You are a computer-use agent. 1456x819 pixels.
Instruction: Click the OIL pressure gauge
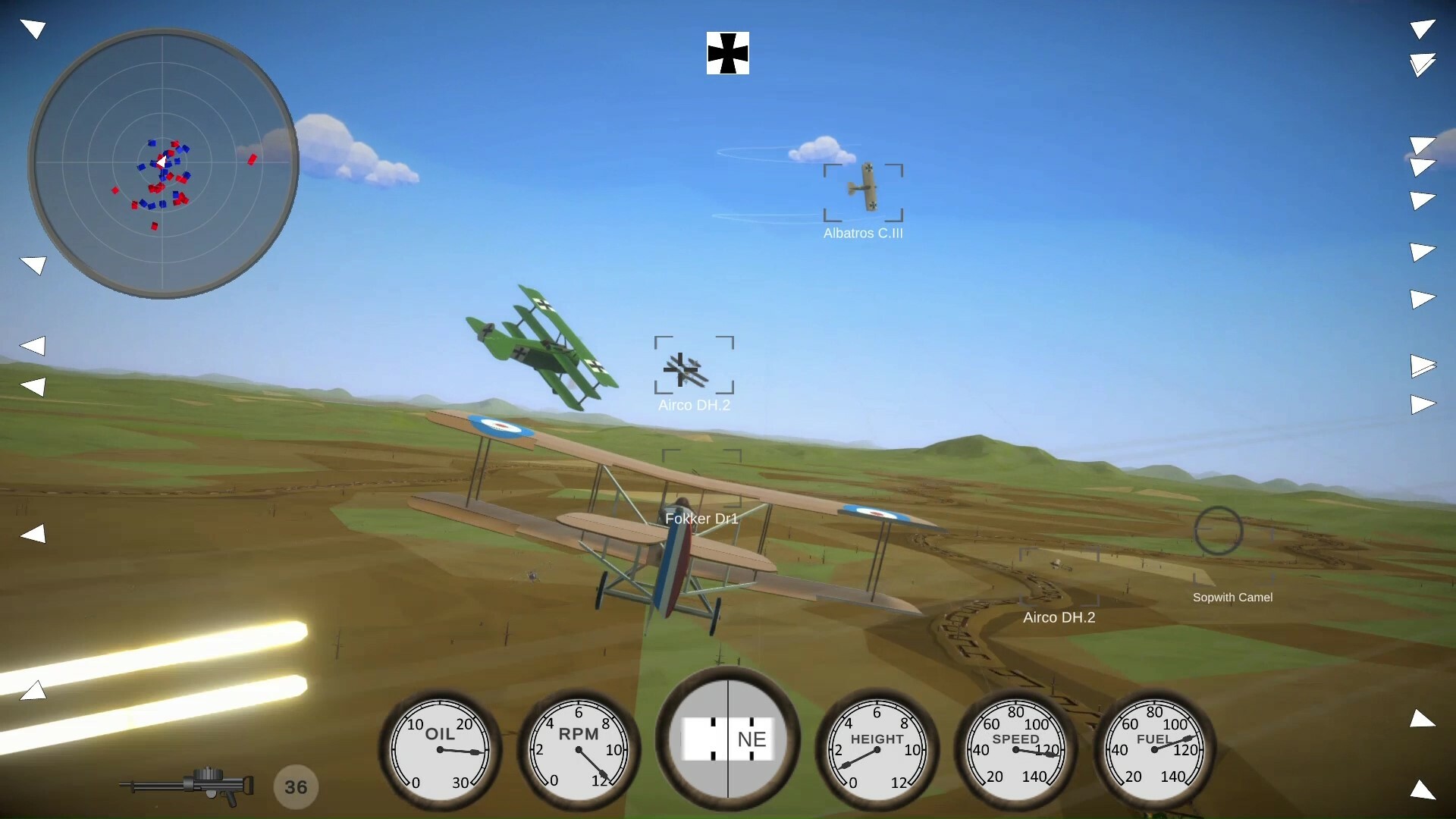[440, 751]
